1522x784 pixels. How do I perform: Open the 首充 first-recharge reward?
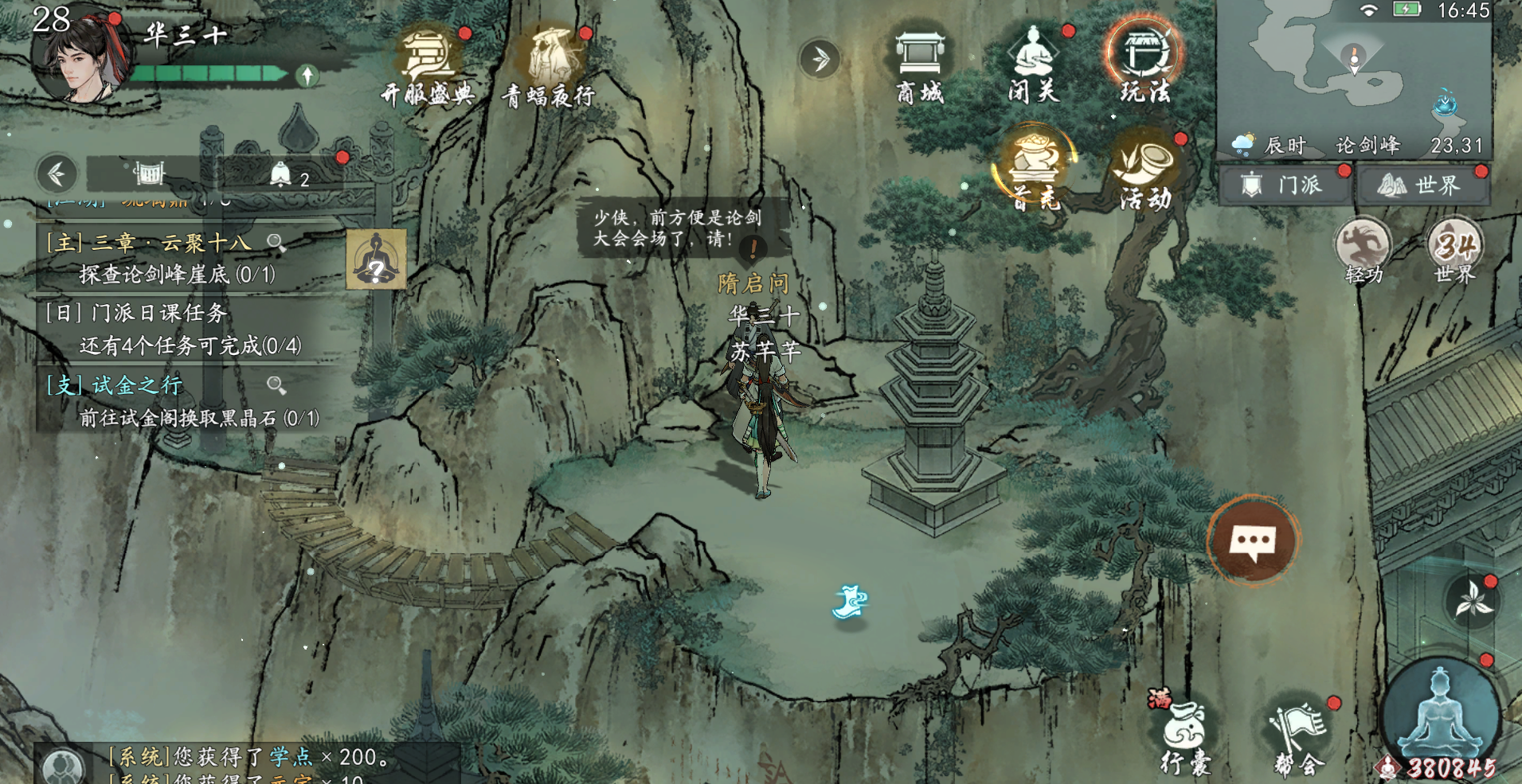1035,169
